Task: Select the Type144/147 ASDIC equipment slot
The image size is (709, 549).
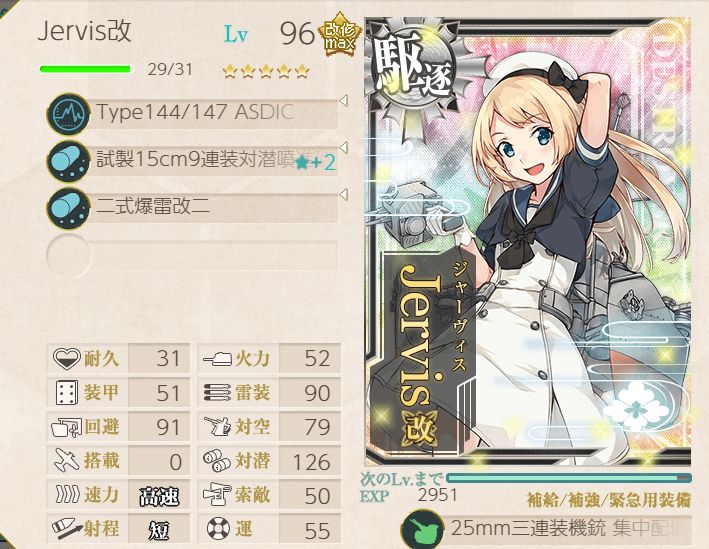Action: pyautogui.click(x=195, y=113)
